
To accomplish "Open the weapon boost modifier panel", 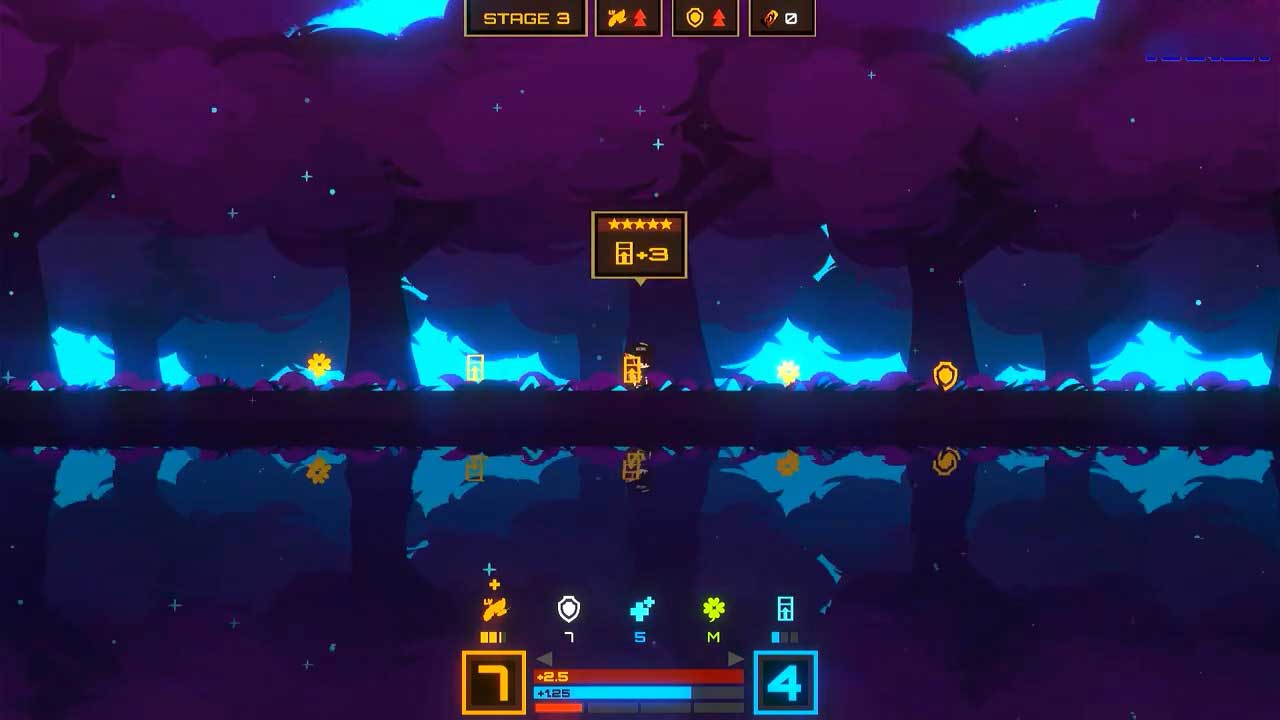I will (629, 18).
